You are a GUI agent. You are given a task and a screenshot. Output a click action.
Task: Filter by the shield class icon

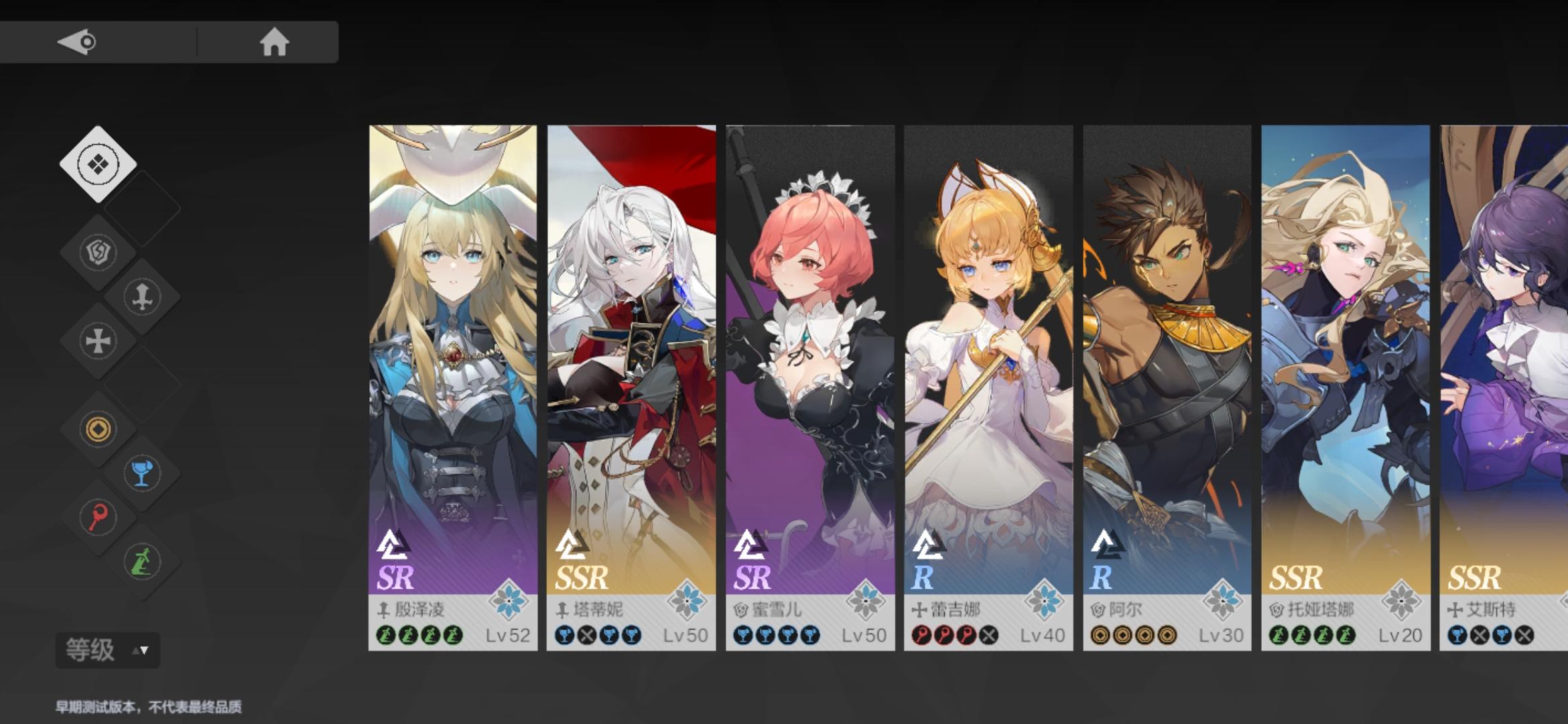pyautogui.click(x=98, y=253)
